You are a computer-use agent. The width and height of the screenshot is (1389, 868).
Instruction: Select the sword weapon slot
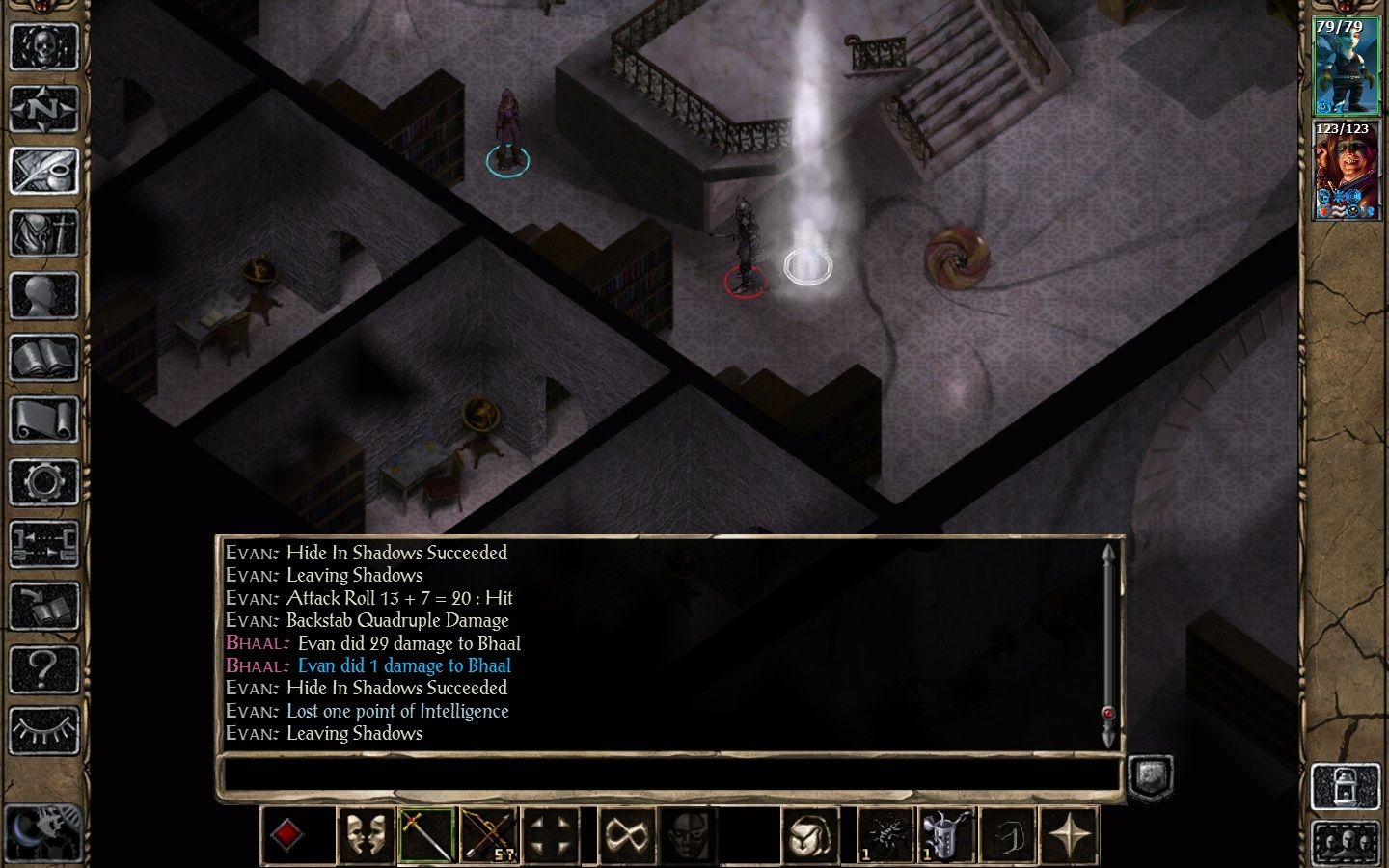(427, 834)
